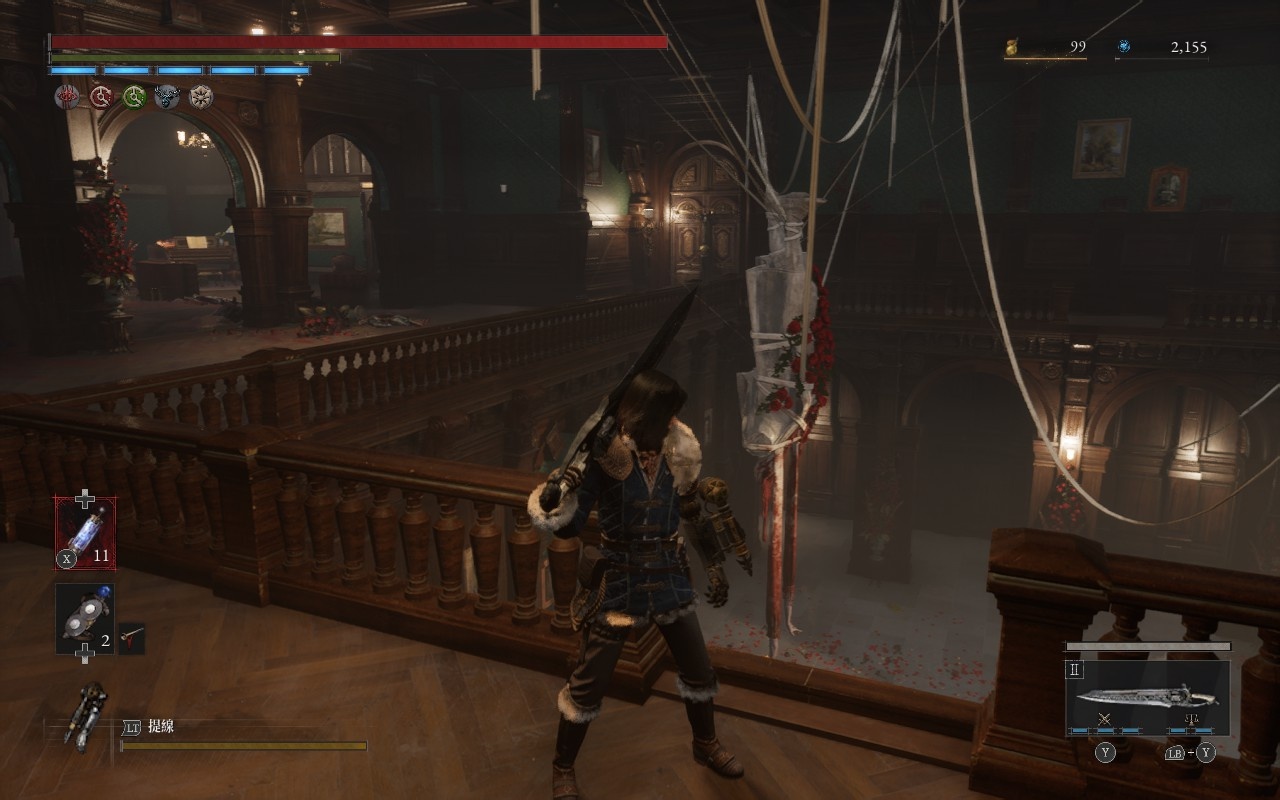Click the blue antler status effect icon
The width and height of the screenshot is (1280, 800).
(x=167, y=97)
